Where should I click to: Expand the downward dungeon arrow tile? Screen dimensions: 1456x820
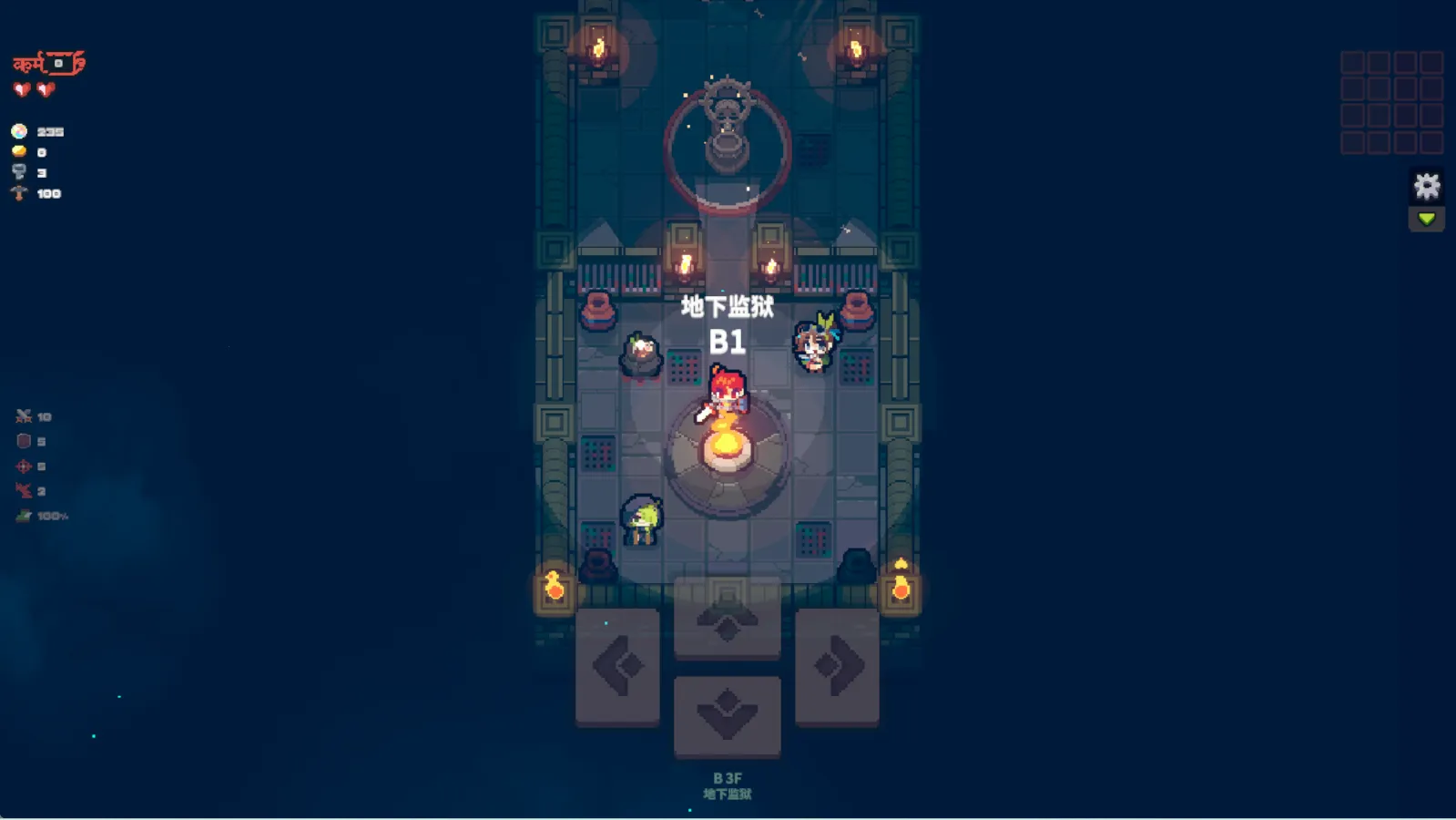(726, 715)
